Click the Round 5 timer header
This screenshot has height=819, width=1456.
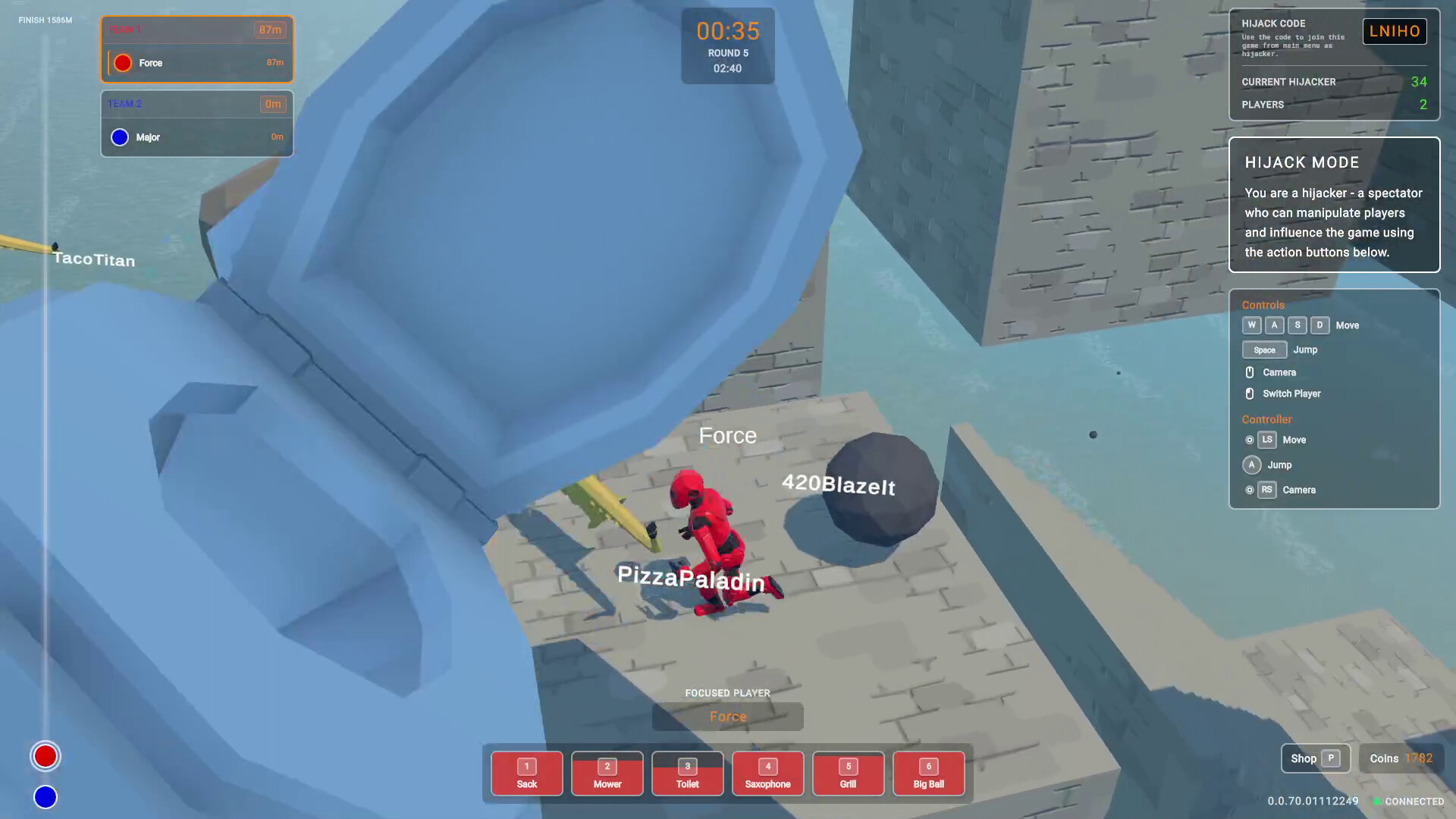tap(727, 53)
